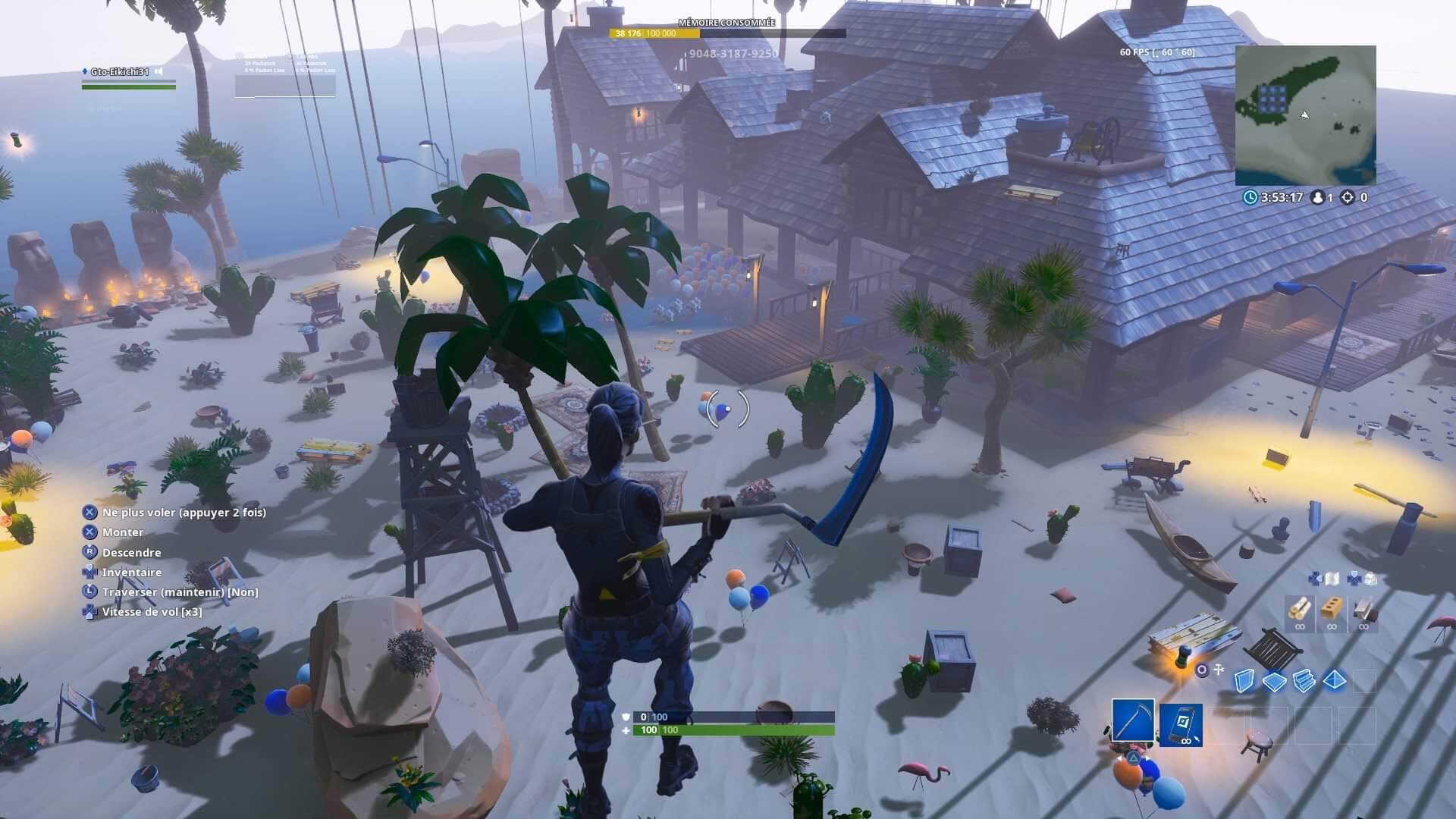The image size is (1456, 819).
Task: Select the wall building piece
Action: click(x=1244, y=681)
